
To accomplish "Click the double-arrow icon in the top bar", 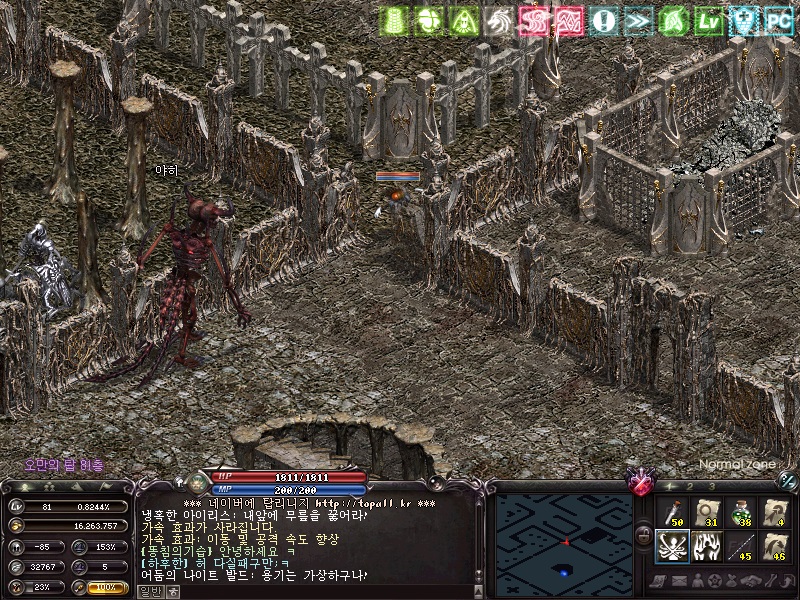I will 637,20.
